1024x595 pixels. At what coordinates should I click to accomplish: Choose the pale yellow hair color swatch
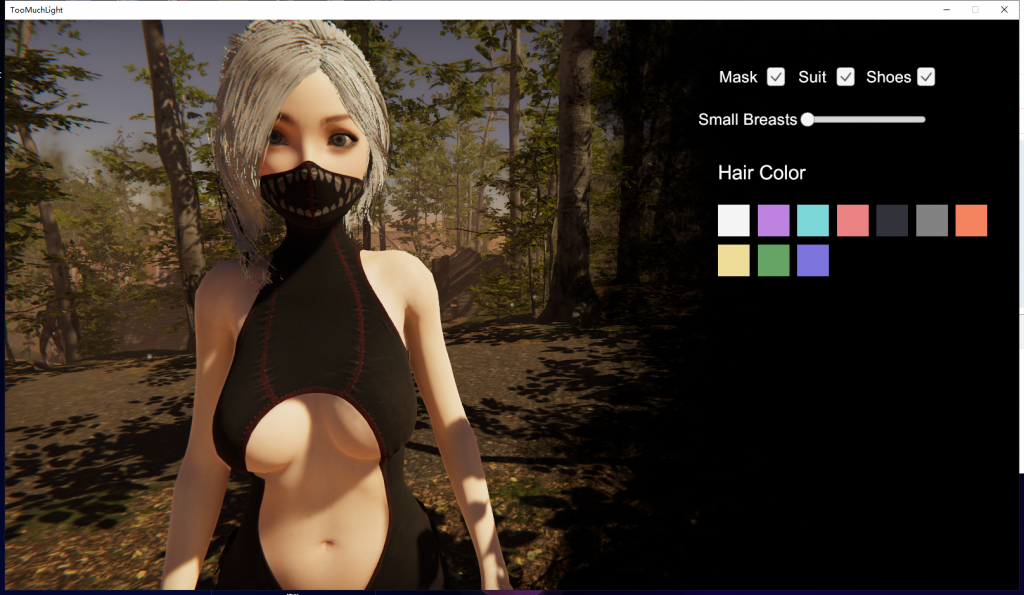pos(734,260)
